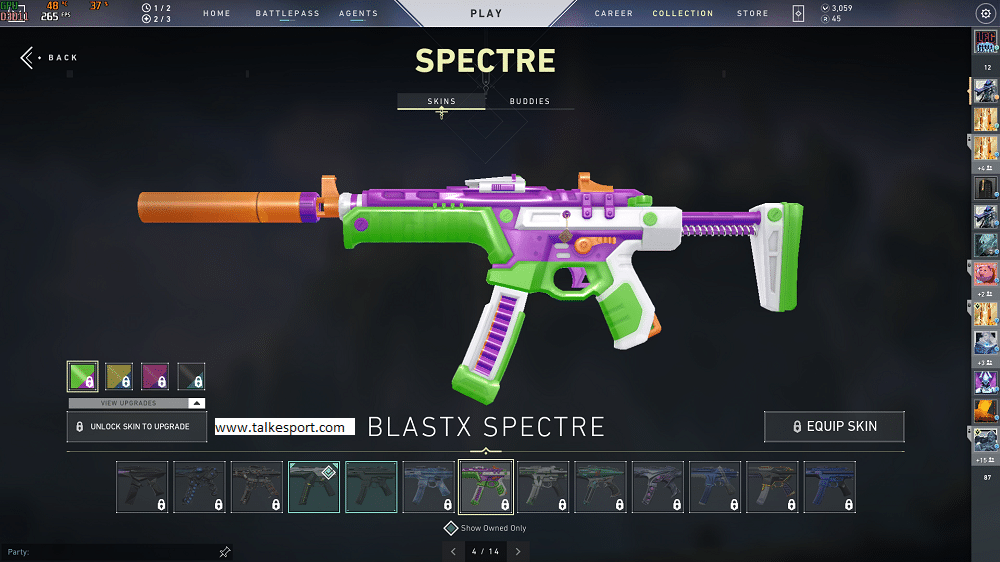Switch to the Buddies tab
1000x562 pixels.
pyautogui.click(x=529, y=102)
